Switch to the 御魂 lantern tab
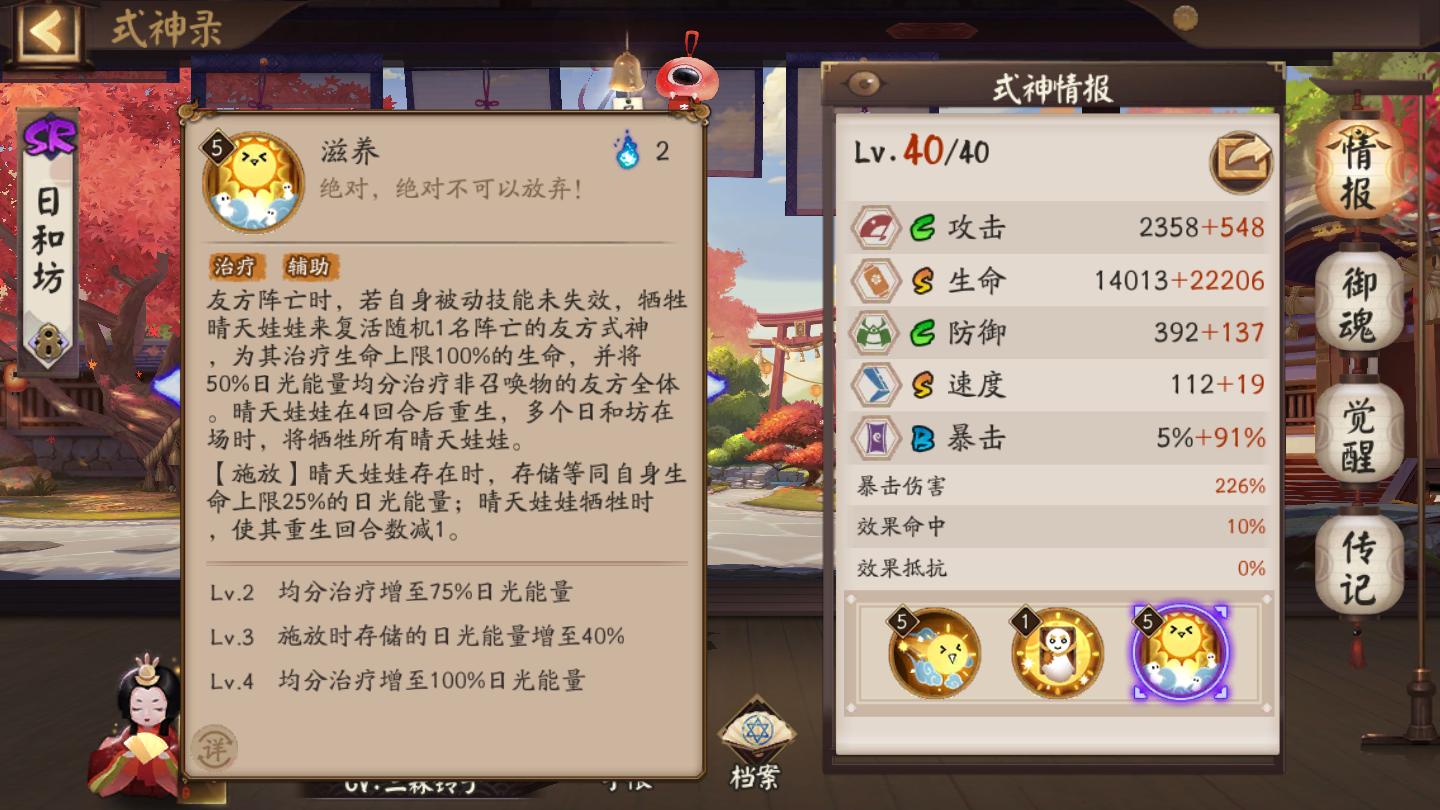The height and width of the screenshot is (810, 1440). [x=1357, y=300]
